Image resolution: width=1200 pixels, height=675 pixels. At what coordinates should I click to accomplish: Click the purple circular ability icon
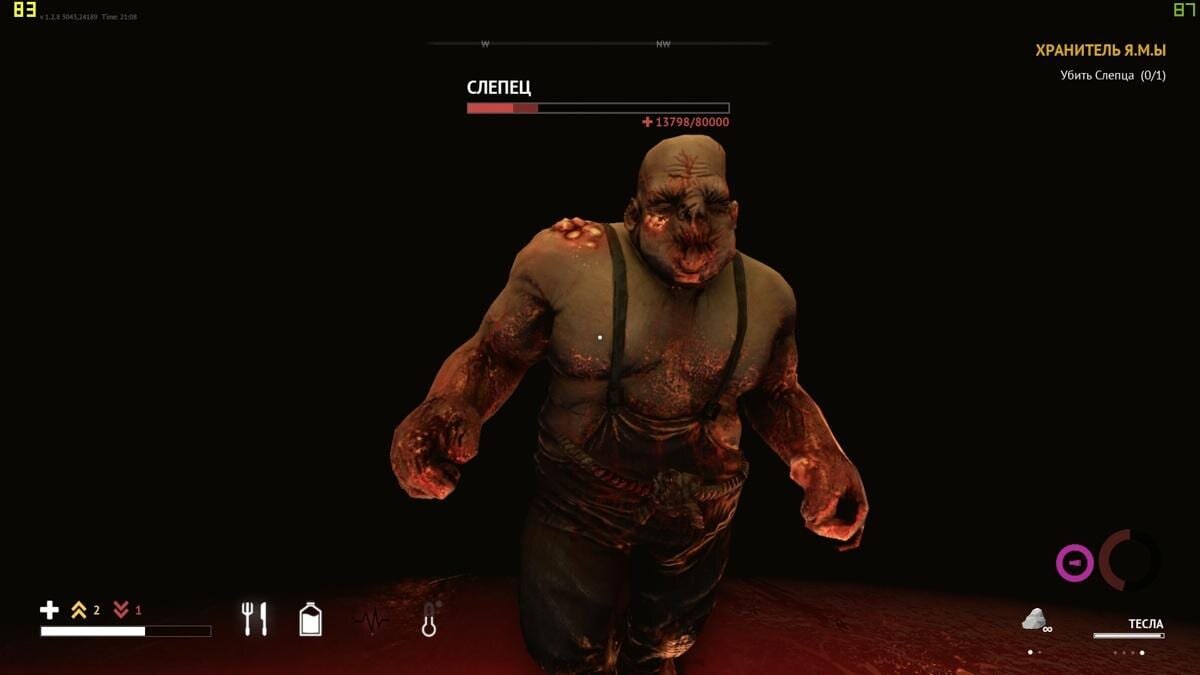click(x=1075, y=563)
